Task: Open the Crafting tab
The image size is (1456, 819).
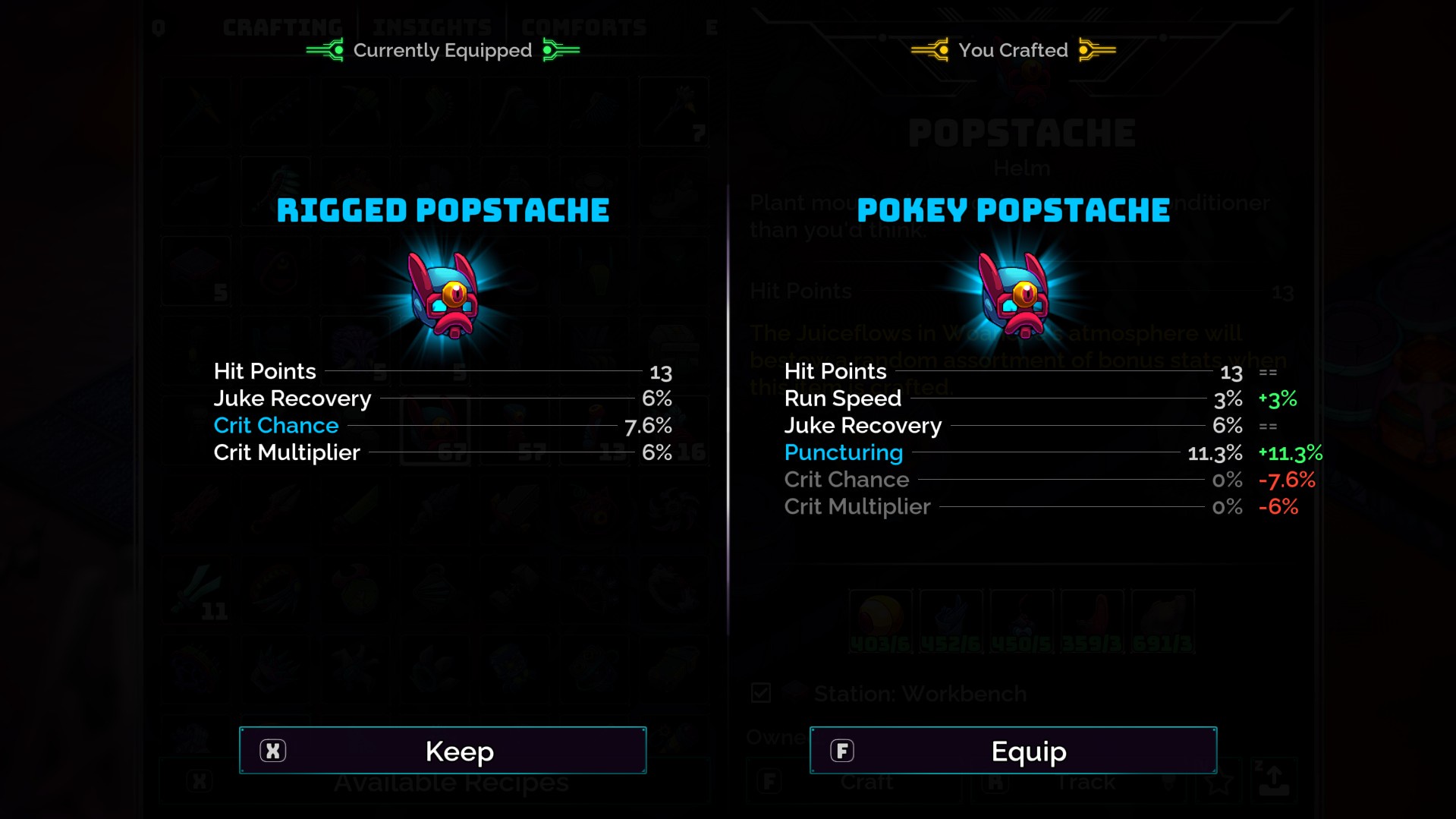Action: coord(281,25)
